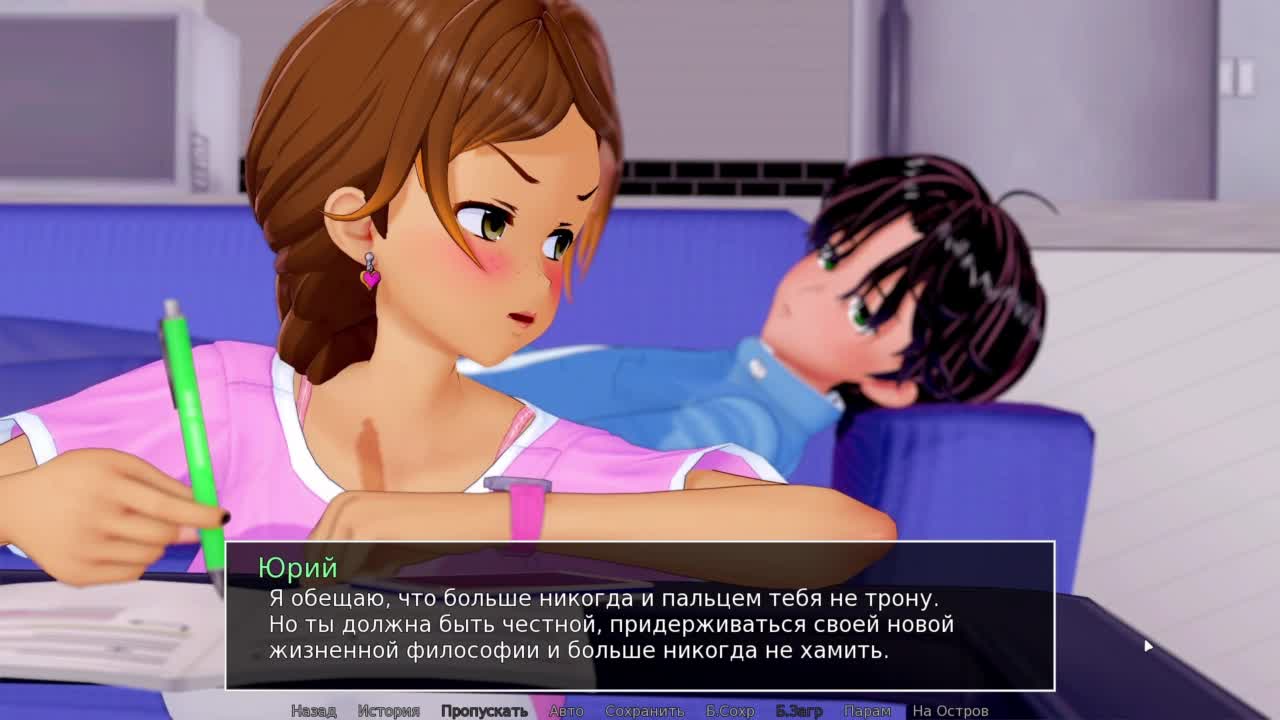
Task: Click Юрий's dialogue box to continue
Action: pyautogui.click(x=640, y=620)
